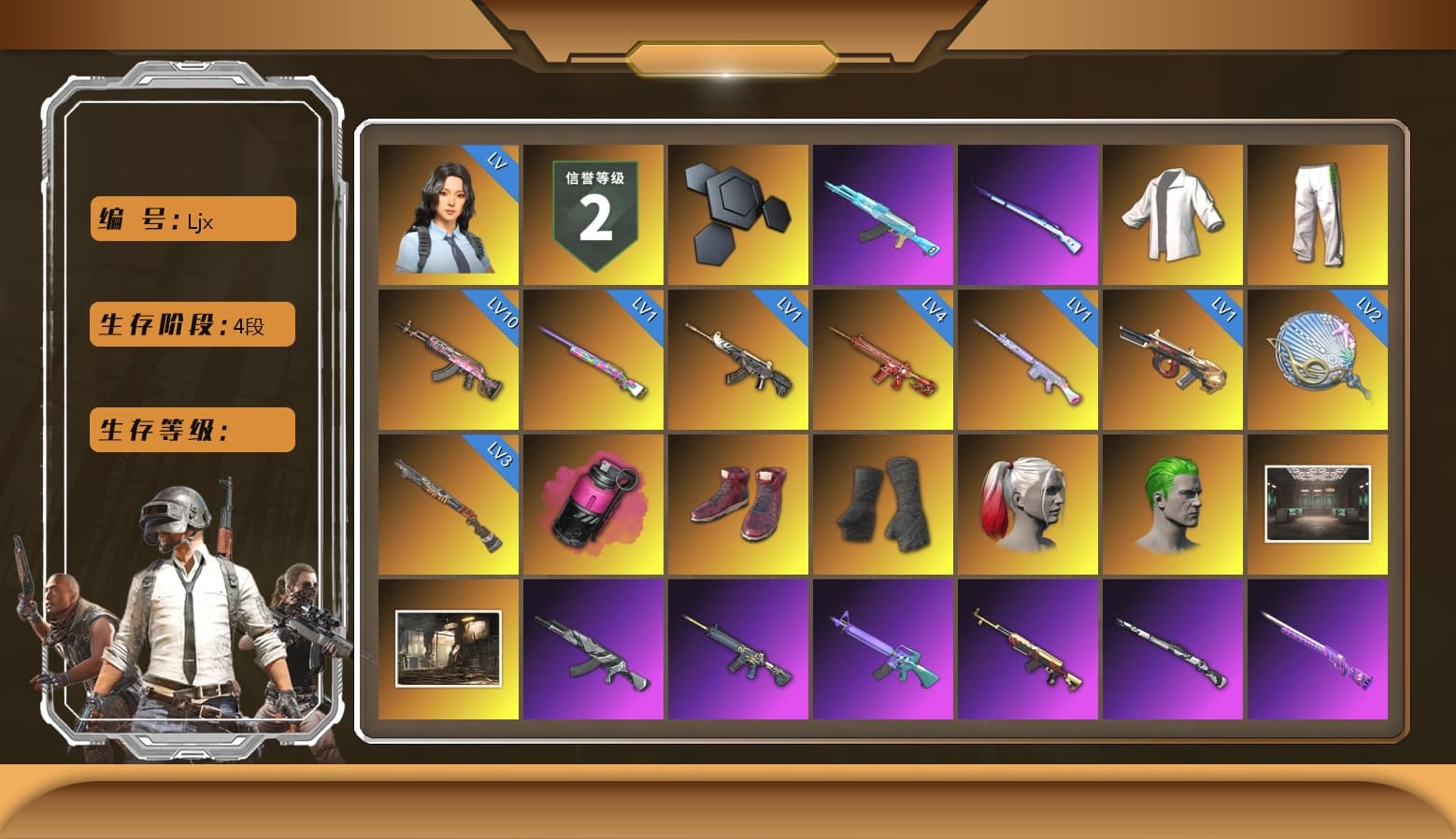The image size is (1456, 839).
Task: Select the seashell fan LV2 item
Action: [1319, 358]
